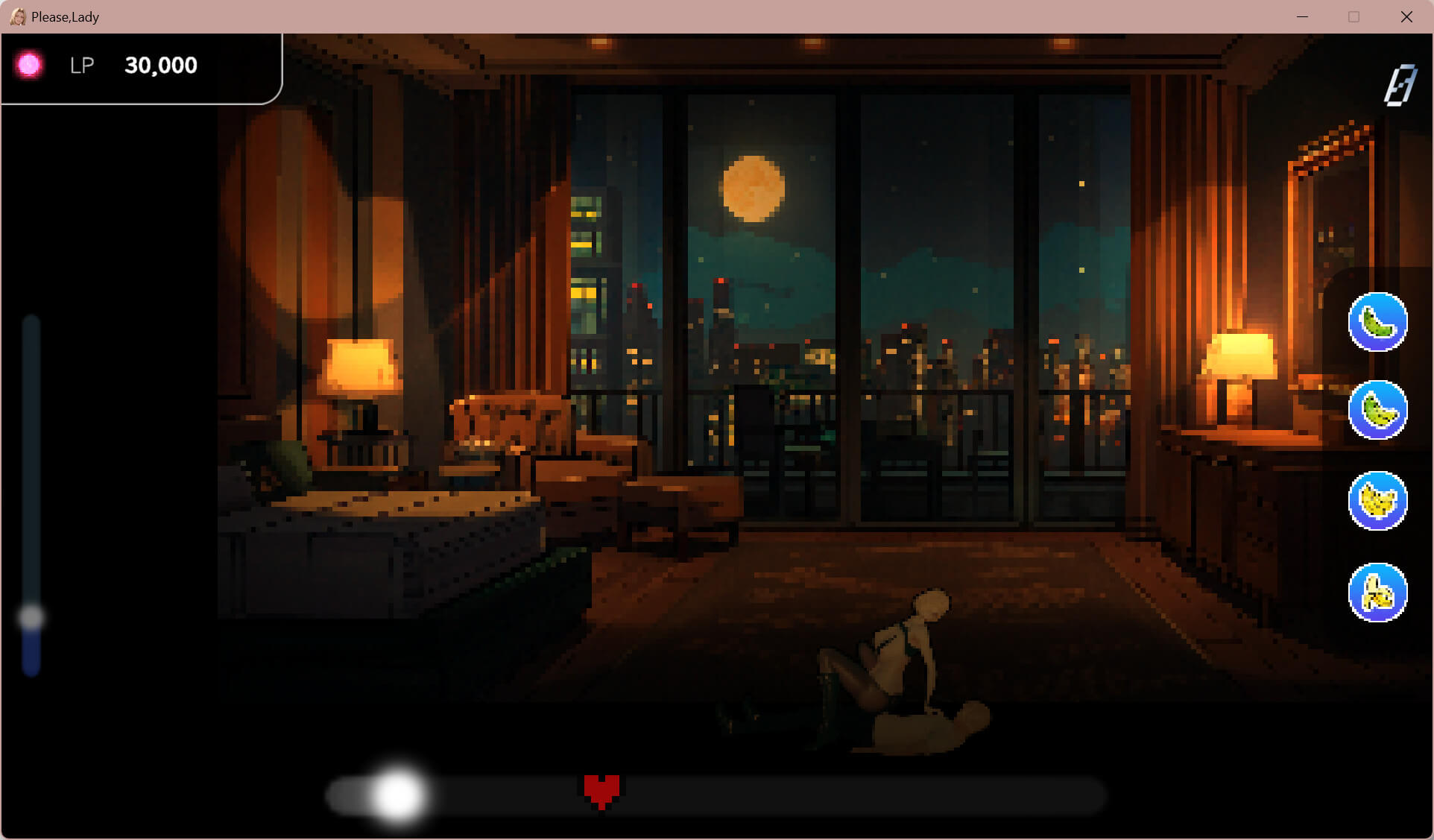Pick the yellow banana bunch icon
The height and width of the screenshot is (840, 1434).
click(x=1377, y=501)
